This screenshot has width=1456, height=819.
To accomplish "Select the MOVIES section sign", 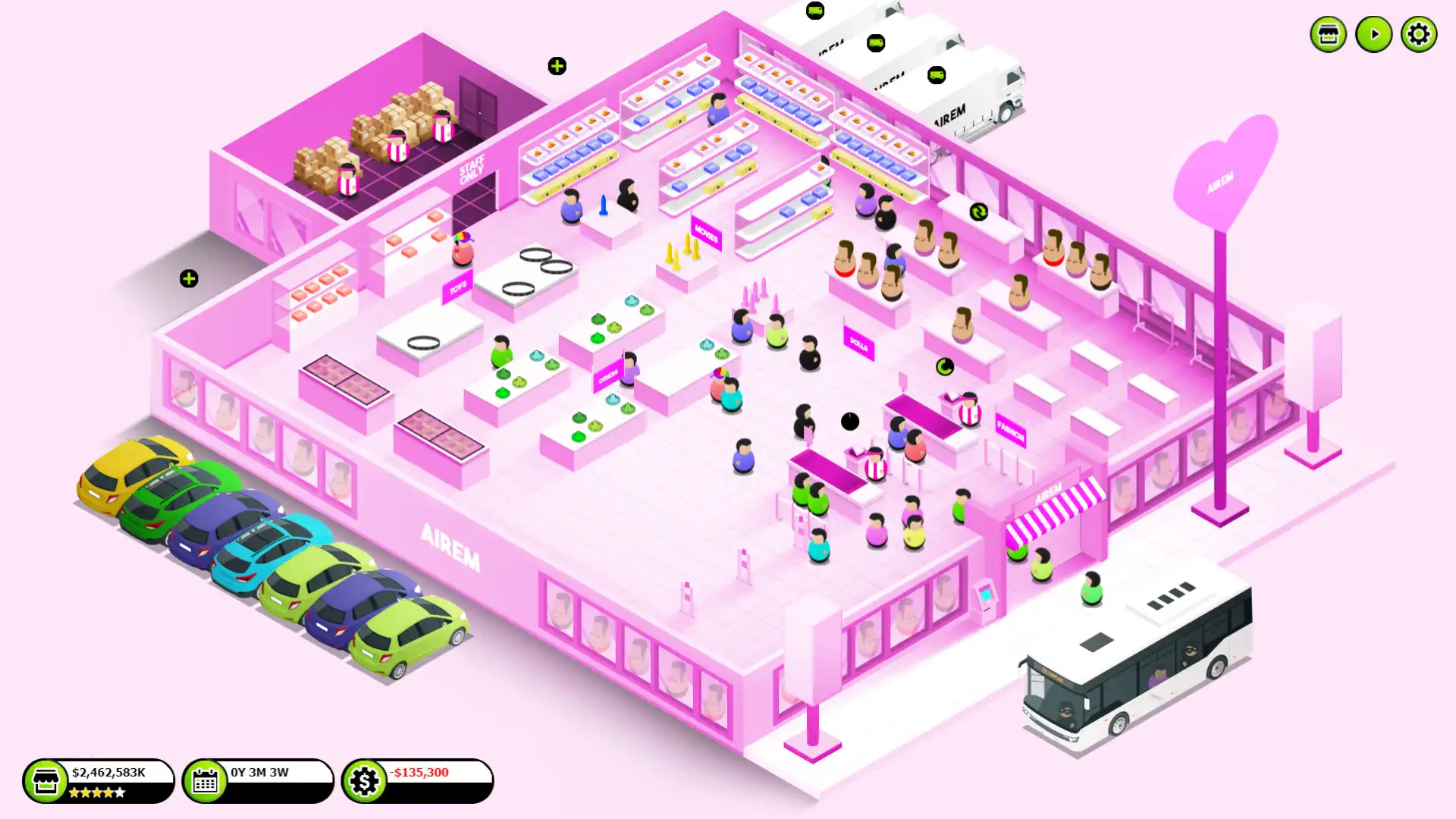I will pyautogui.click(x=706, y=234).
